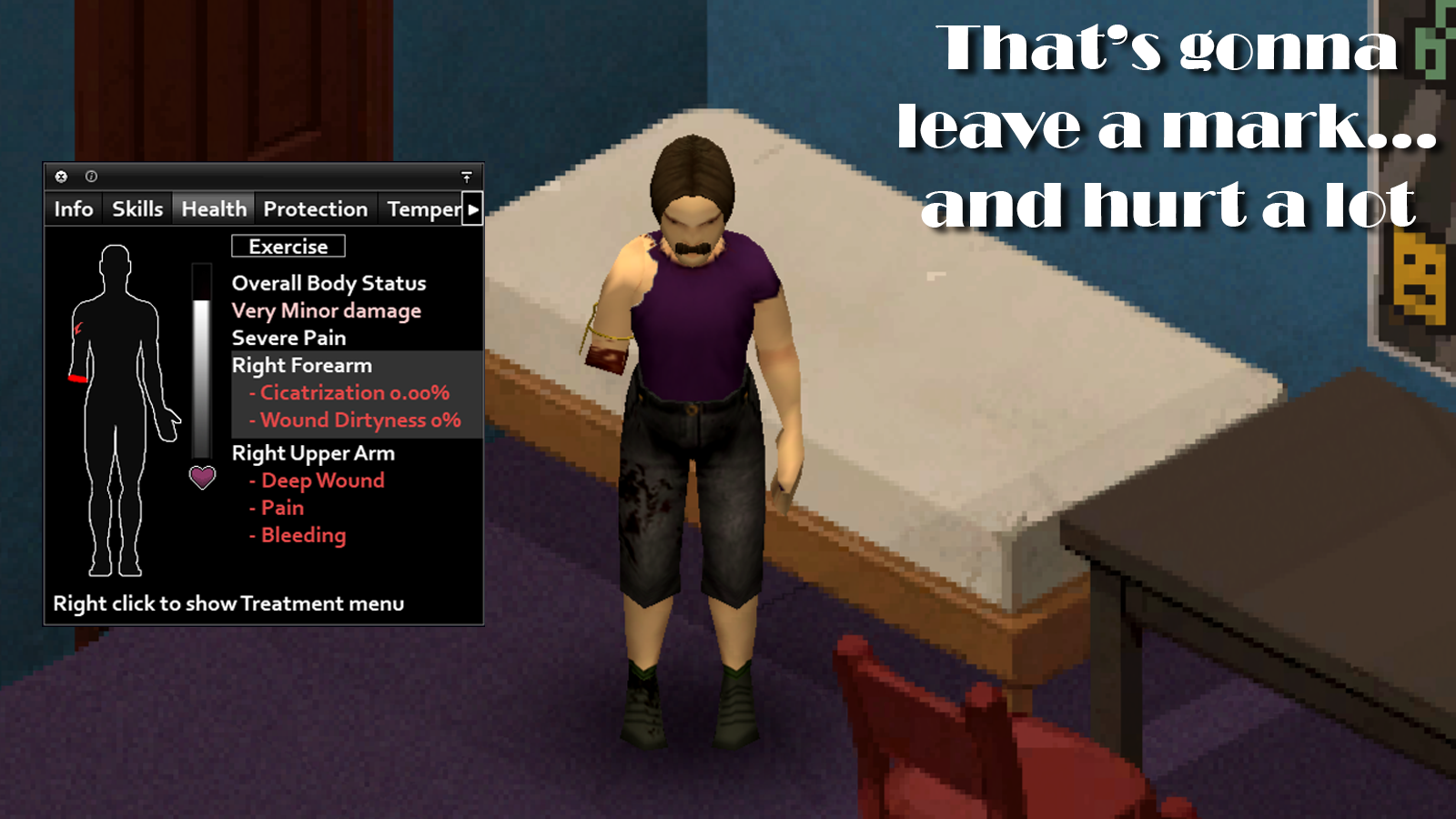
Task: Toggle the window pin button
Action: pyautogui.click(x=467, y=177)
